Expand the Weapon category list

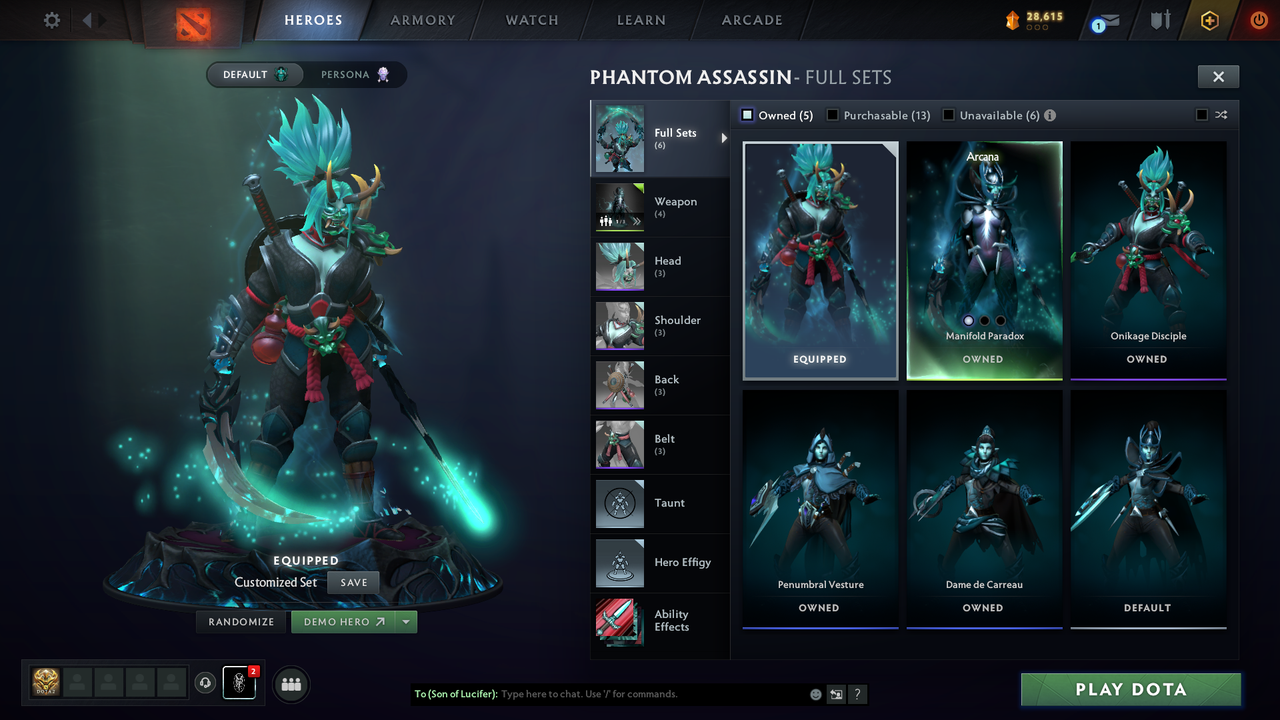[660, 207]
